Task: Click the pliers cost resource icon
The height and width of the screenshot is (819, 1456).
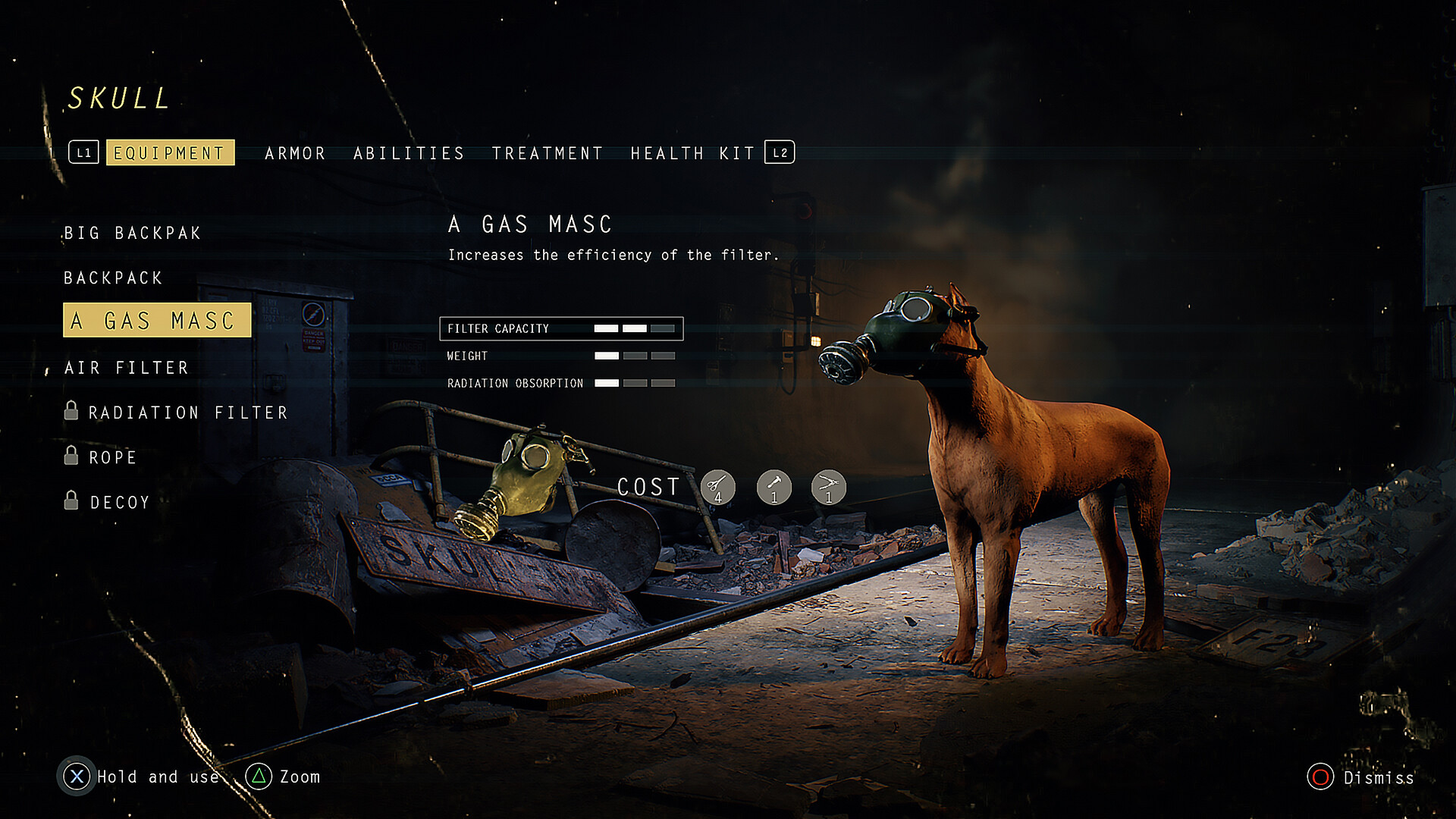Action: click(x=829, y=487)
